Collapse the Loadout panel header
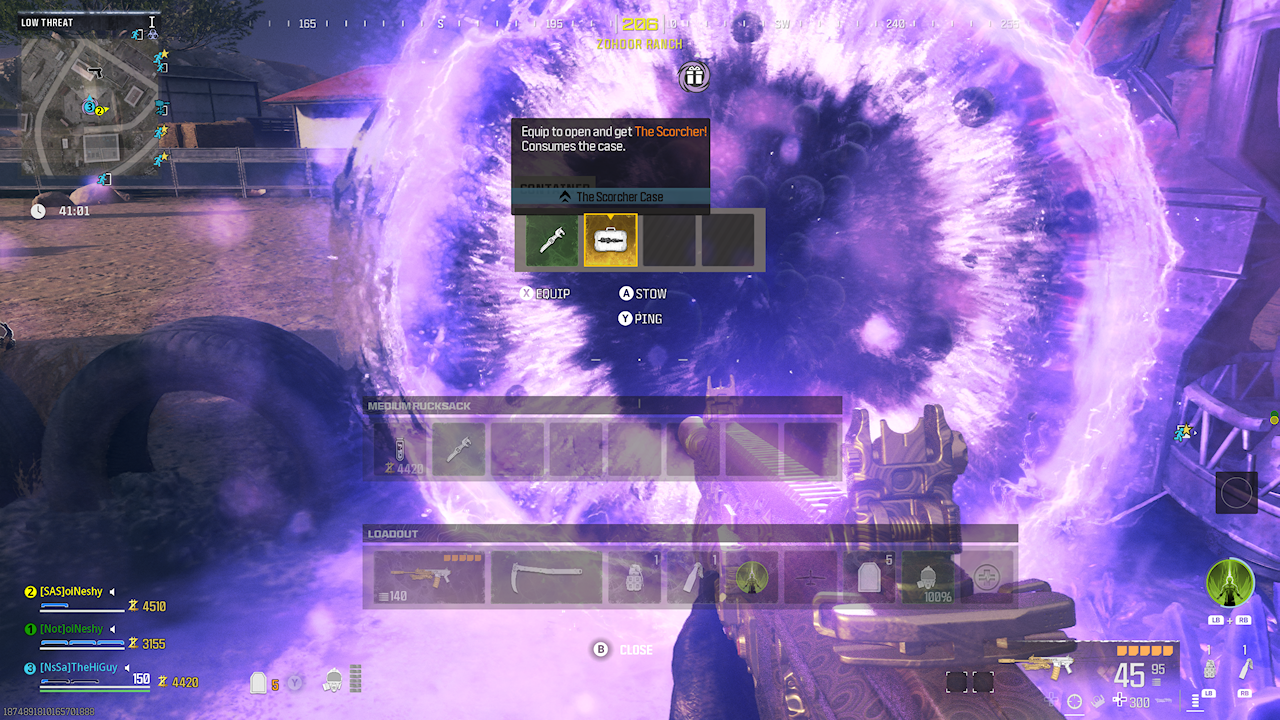Viewport: 1280px width, 720px height. coord(392,533)
